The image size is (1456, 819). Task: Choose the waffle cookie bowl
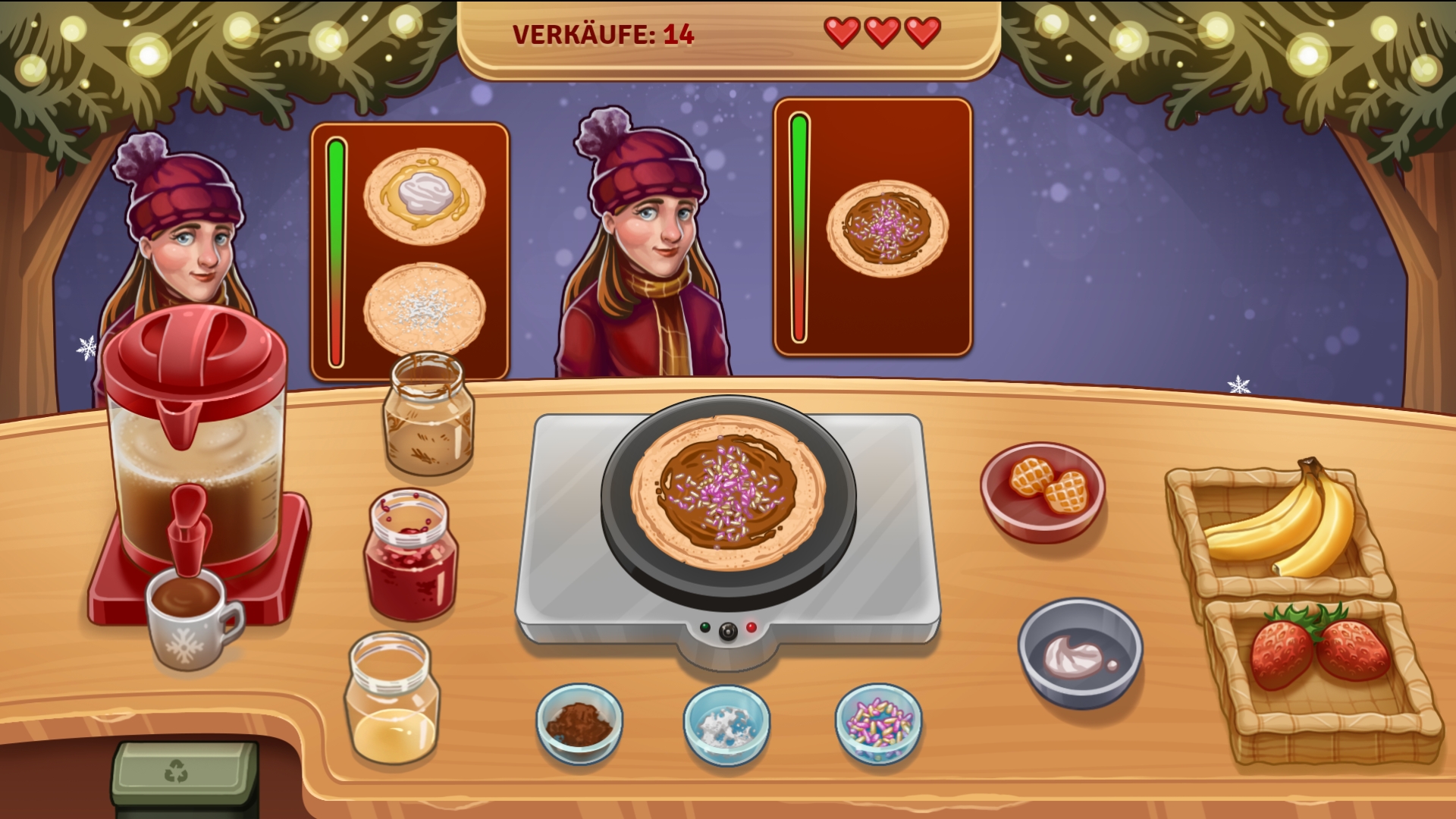point(1042,491)
